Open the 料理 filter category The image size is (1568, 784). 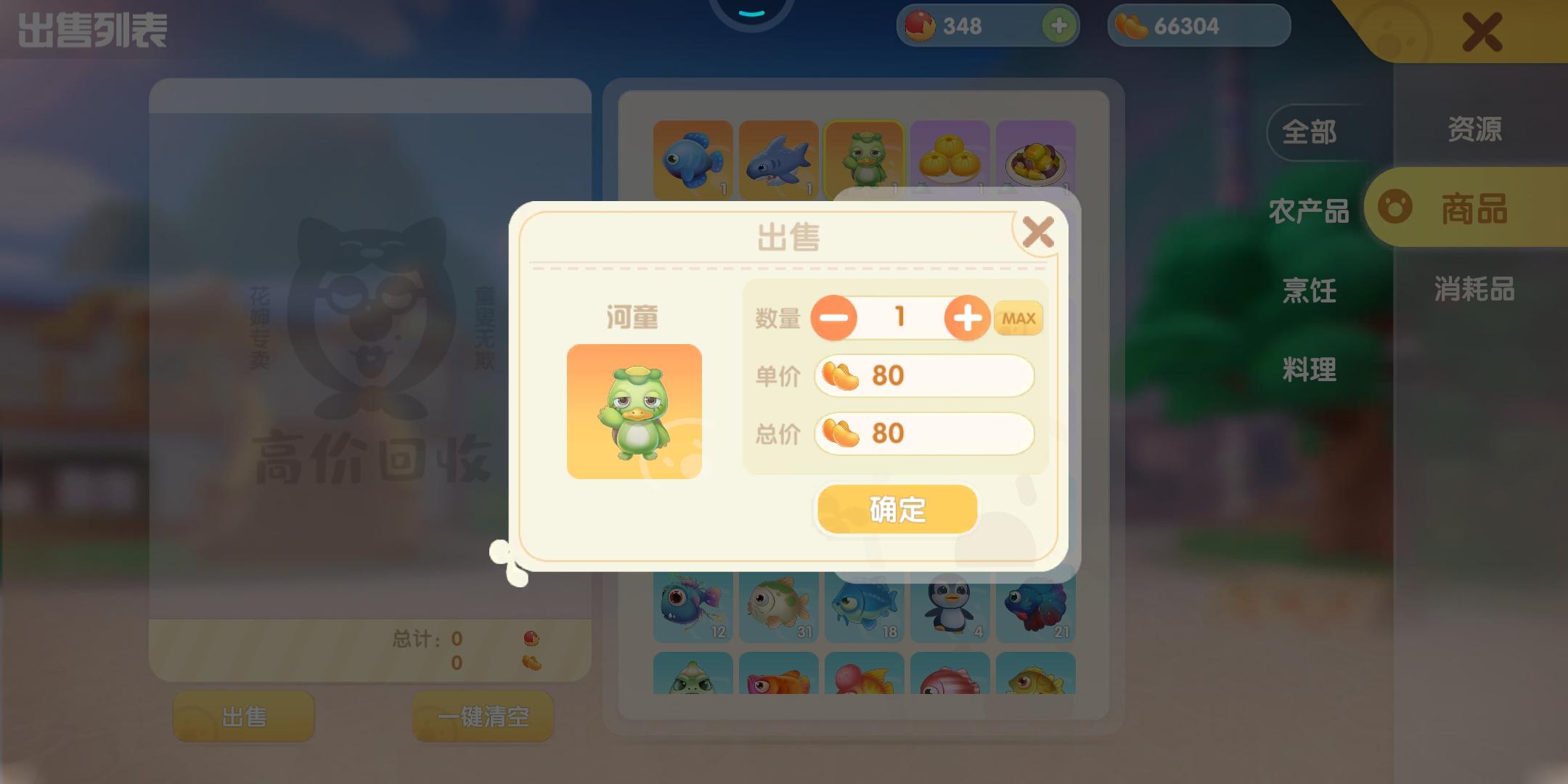click(x=1309, y=370)
